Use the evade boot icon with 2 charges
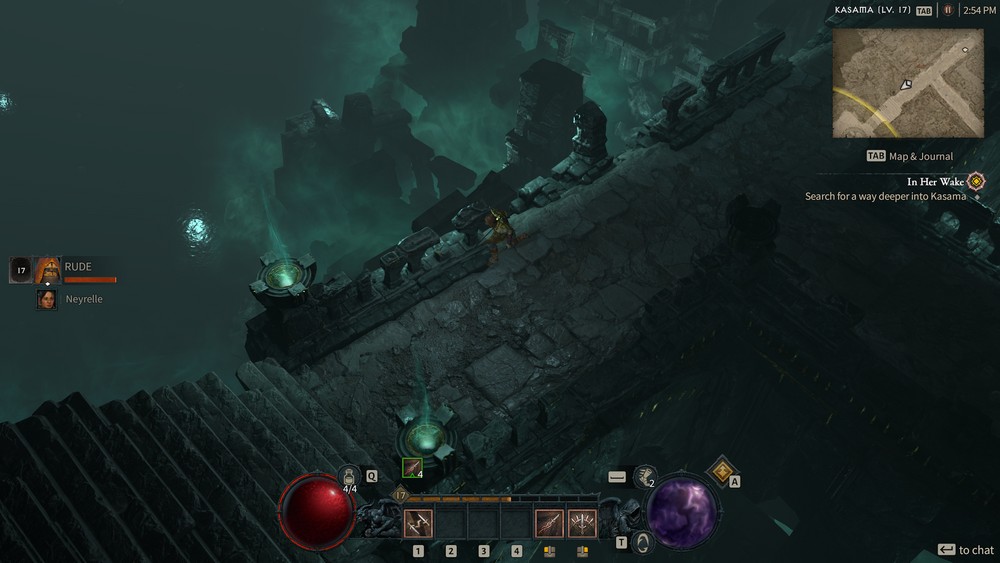This screenshot has width=1000, height=563. click(x=645, y=477)
